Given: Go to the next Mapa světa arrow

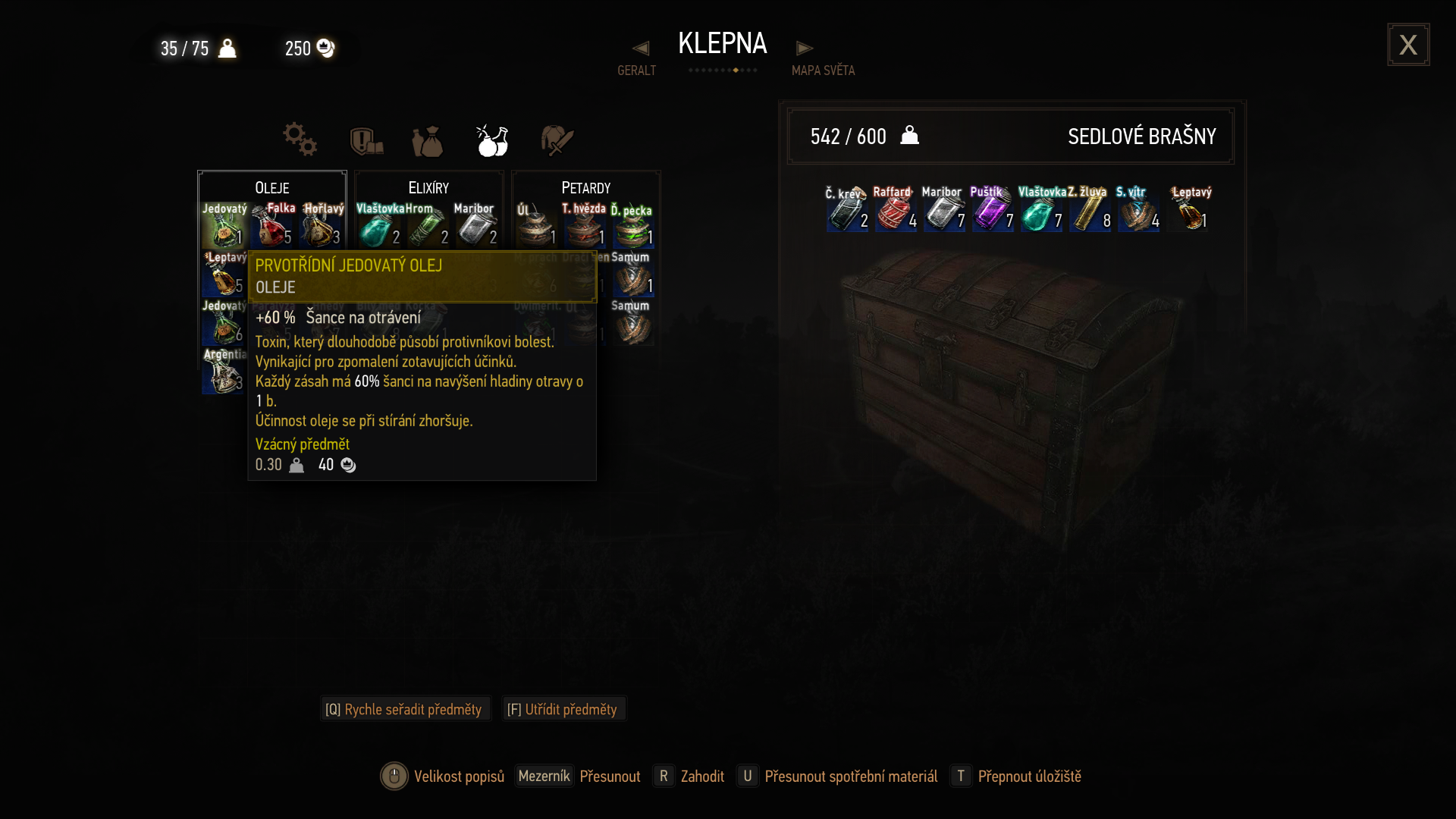Looking at the screenshot, I should [x=805, y=49].
